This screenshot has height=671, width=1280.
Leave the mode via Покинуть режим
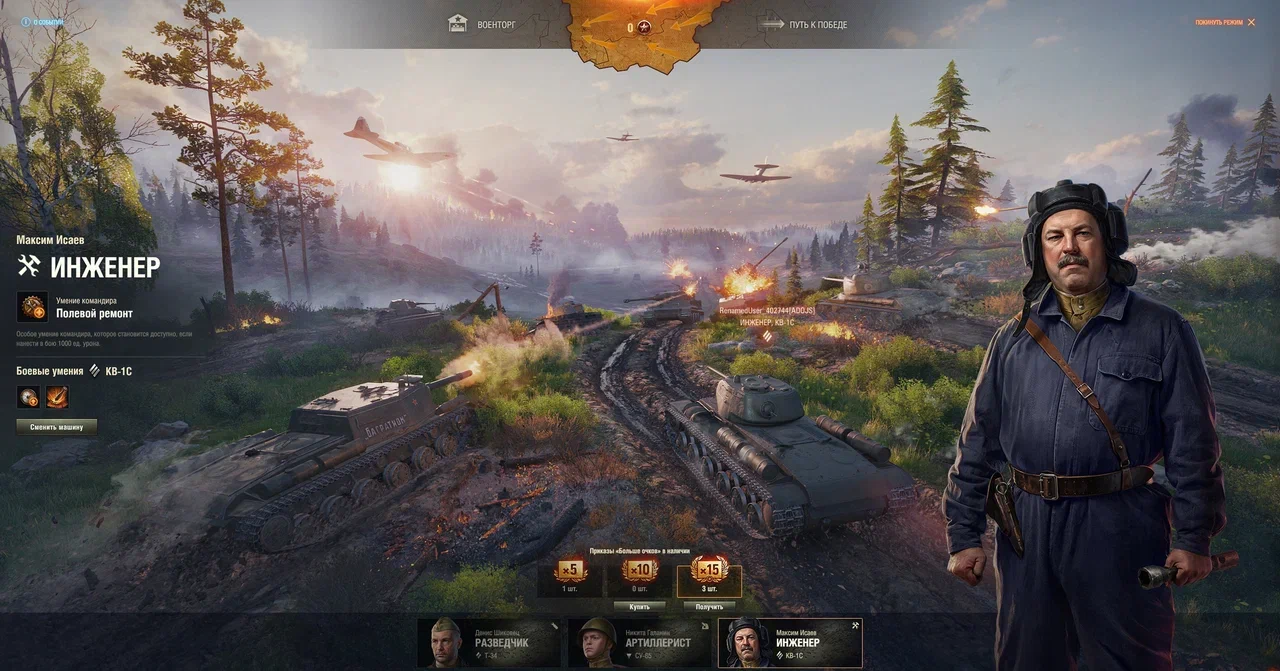tap(1224, 22)
